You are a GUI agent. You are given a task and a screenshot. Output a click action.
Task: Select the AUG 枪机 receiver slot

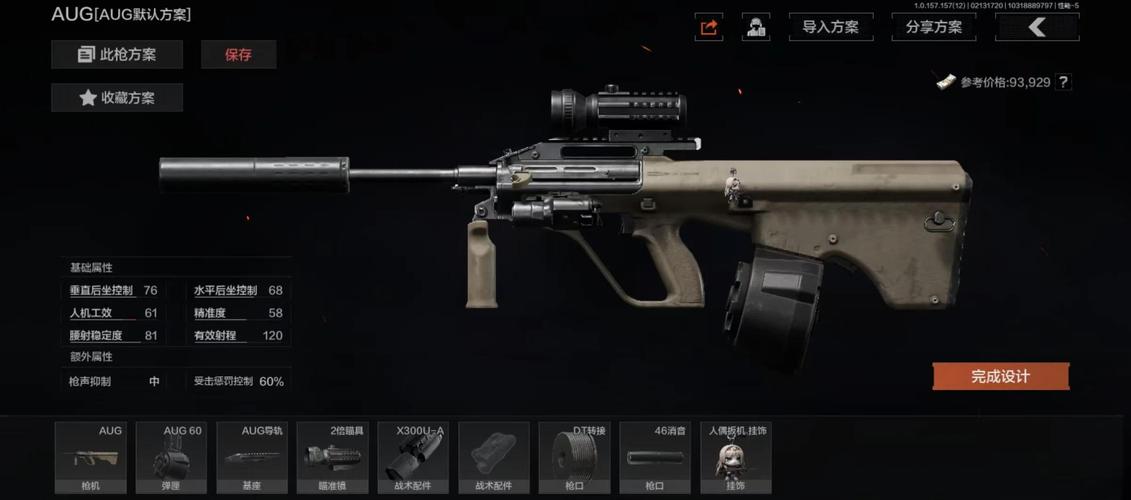(90, 457)
